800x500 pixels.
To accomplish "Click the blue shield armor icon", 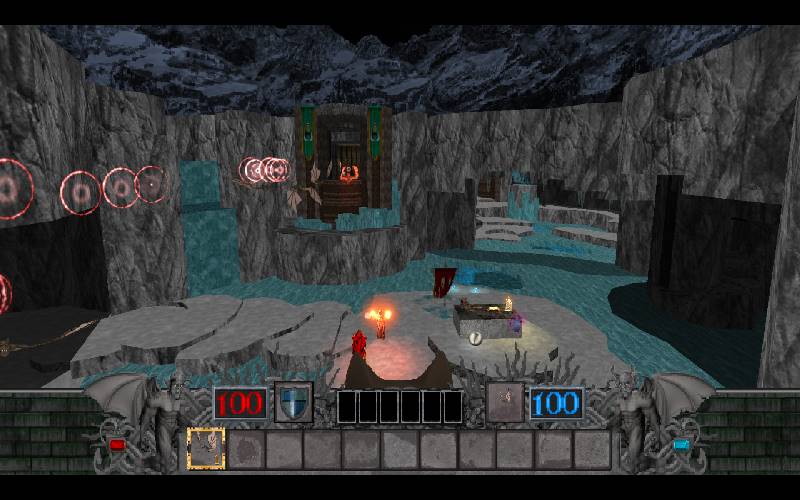I will click(293, 402).
